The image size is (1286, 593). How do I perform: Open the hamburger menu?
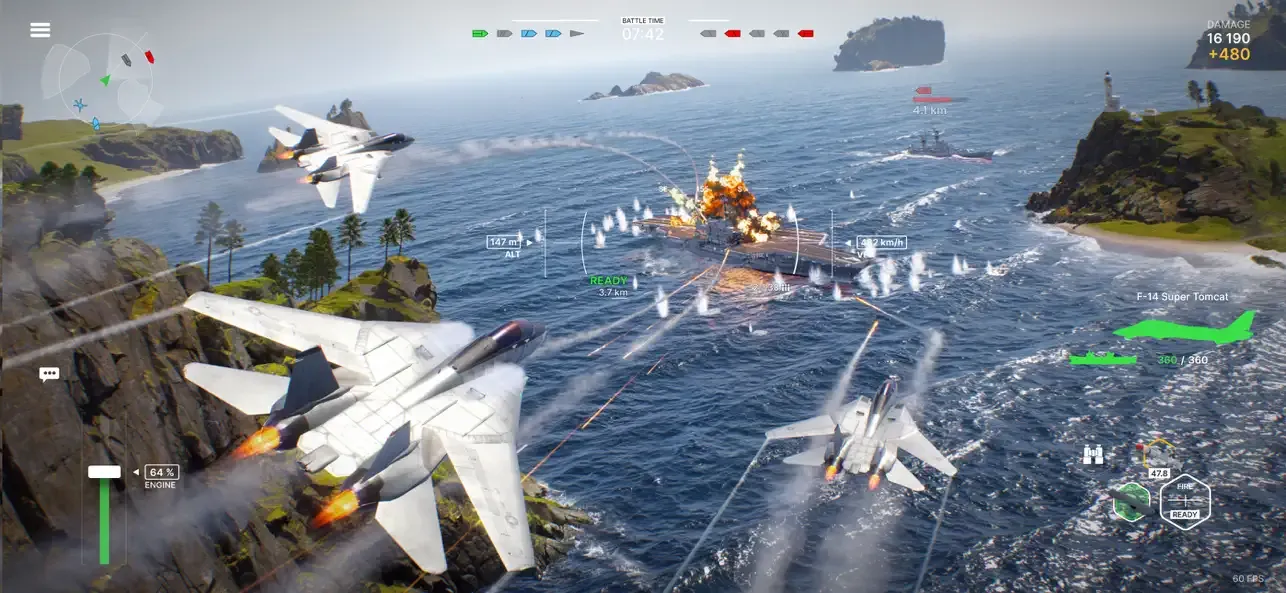(x=40, y=30)
